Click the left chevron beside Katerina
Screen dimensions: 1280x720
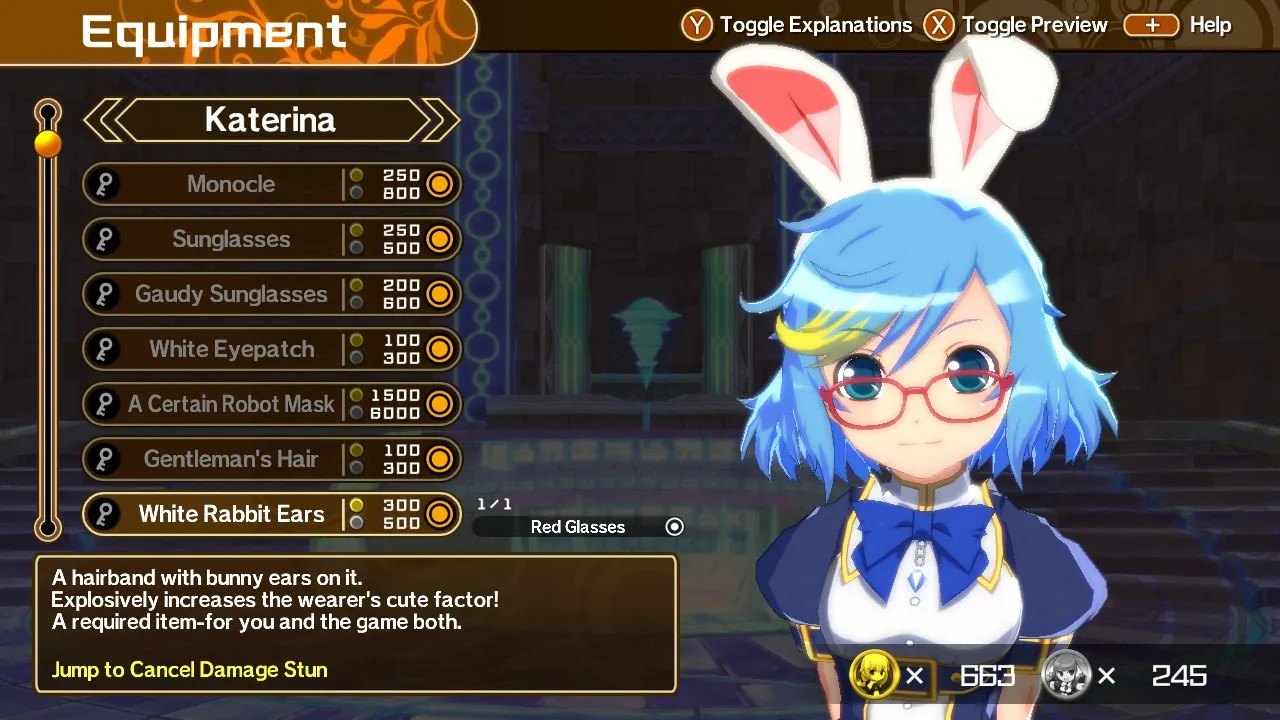click(100, 120)
